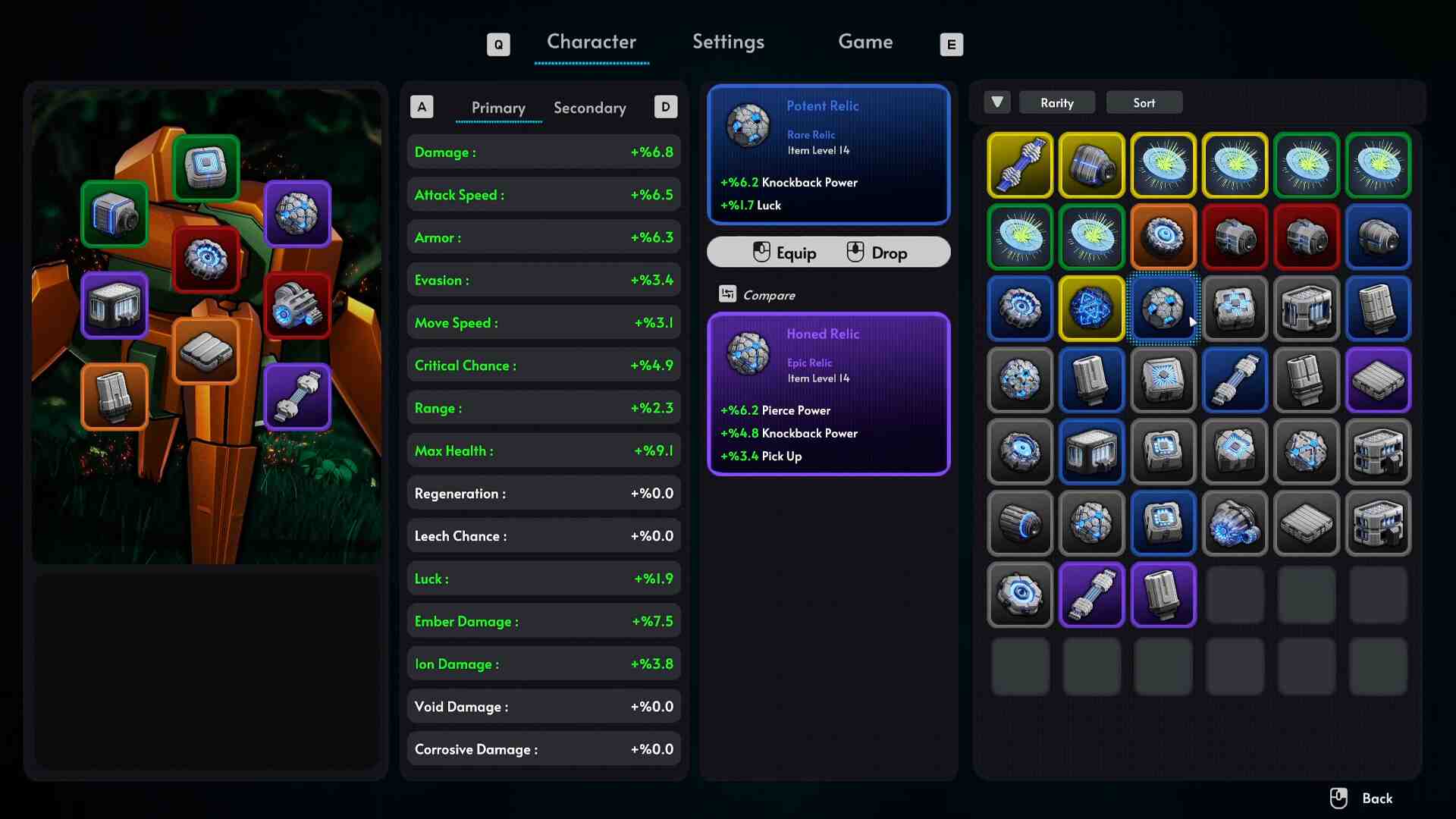Click Back to leave the menu

click(1363, 799)
